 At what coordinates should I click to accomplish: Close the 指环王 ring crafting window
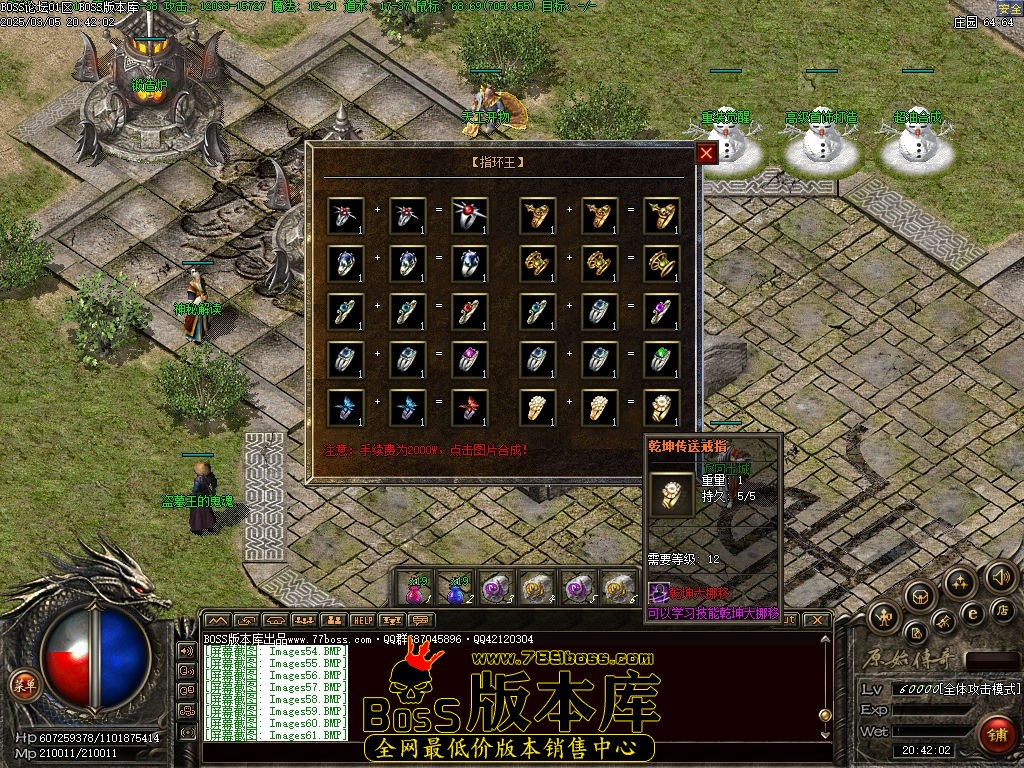pyautogui.click(x=706, y=153)
